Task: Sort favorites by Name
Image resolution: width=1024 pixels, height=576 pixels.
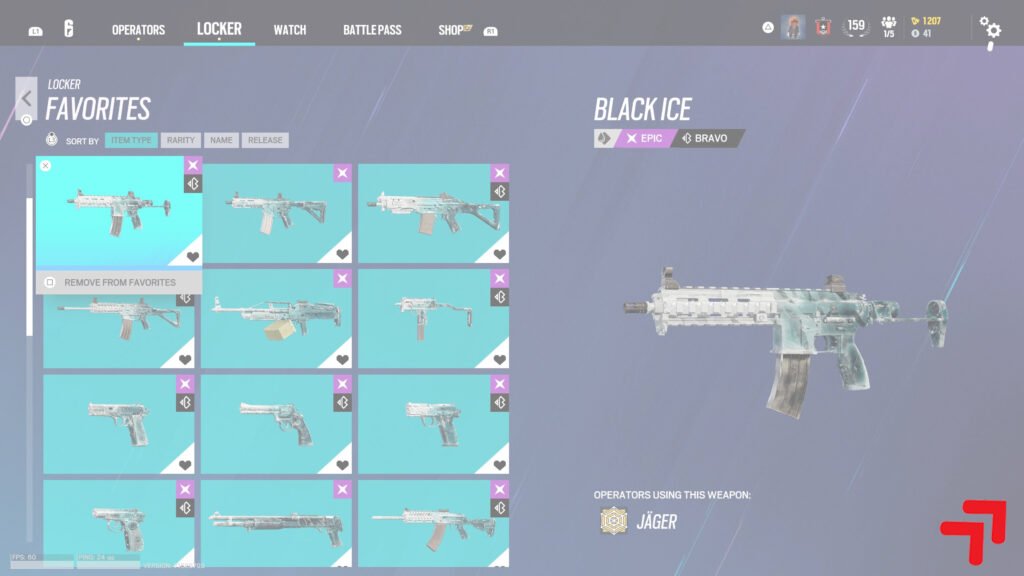Action: [x=221, y=141]
